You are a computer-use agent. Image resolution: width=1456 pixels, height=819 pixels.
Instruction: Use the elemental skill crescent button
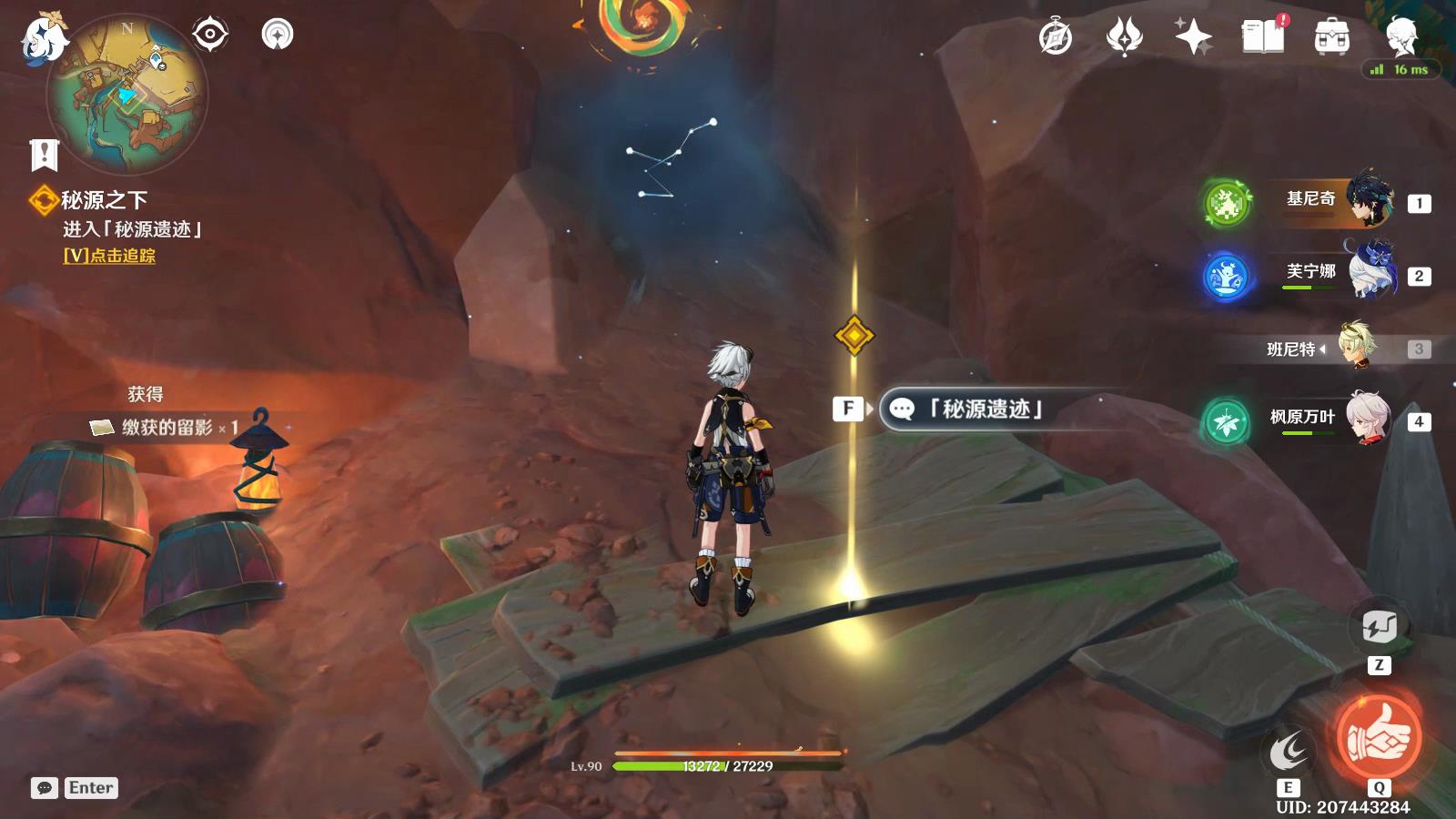coord(1289,752)
